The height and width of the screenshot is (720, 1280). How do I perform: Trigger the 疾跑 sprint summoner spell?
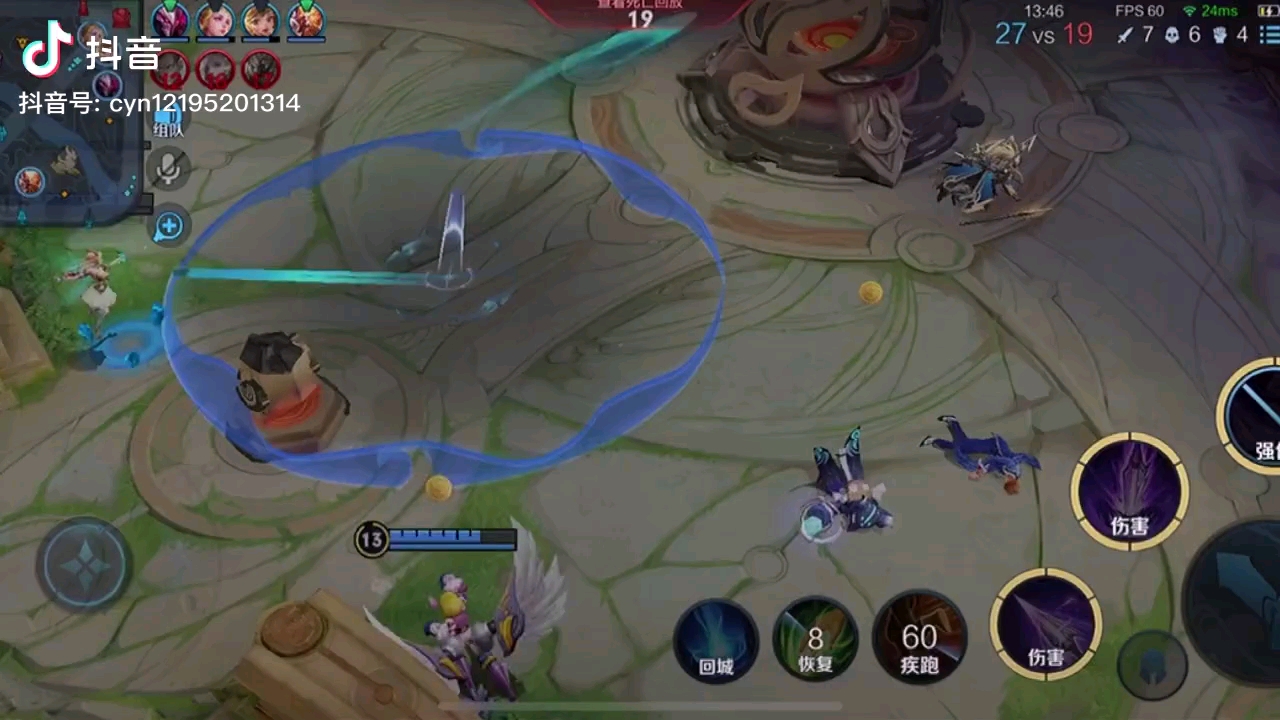click(919, 640)
